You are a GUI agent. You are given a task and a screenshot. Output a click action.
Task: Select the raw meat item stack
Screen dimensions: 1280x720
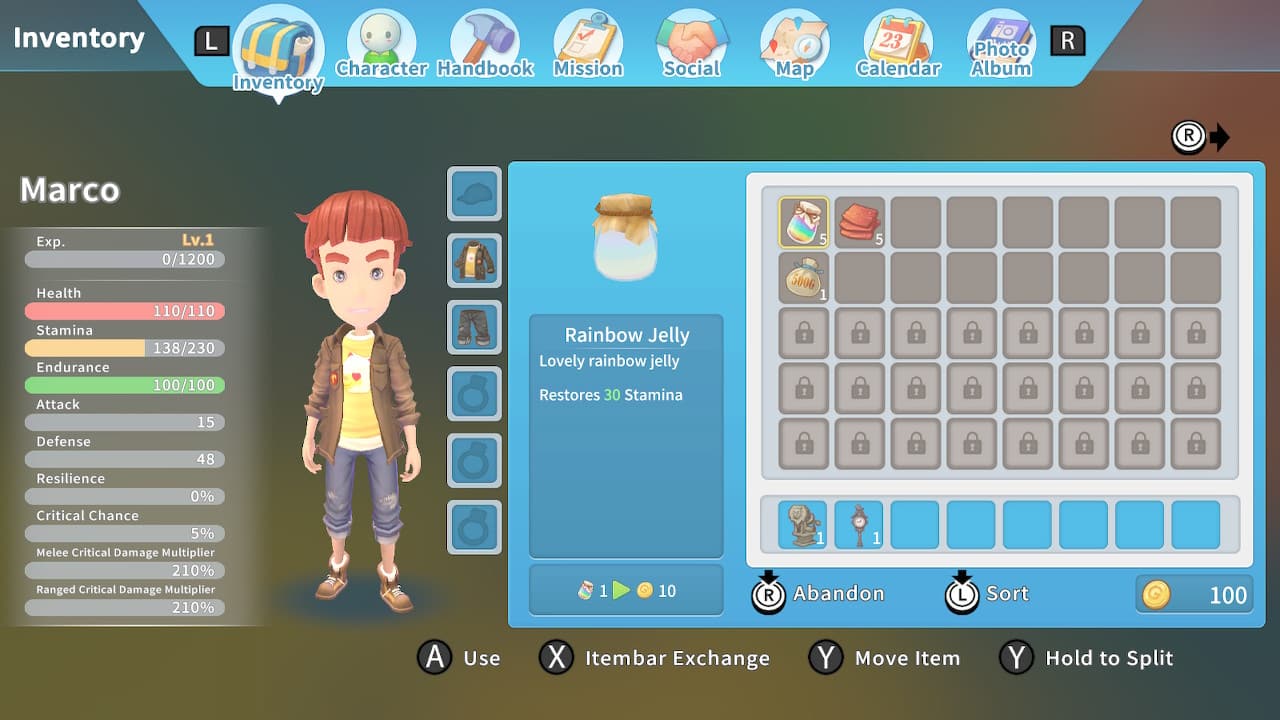tap(860, 221)
